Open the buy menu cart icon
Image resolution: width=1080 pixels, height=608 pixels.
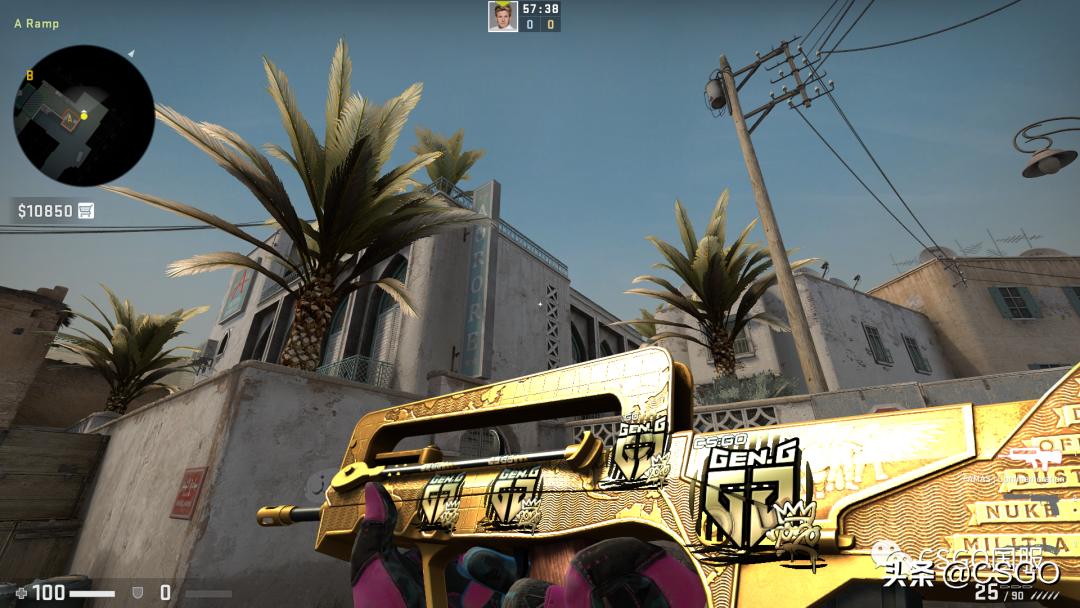click(86, 210)
